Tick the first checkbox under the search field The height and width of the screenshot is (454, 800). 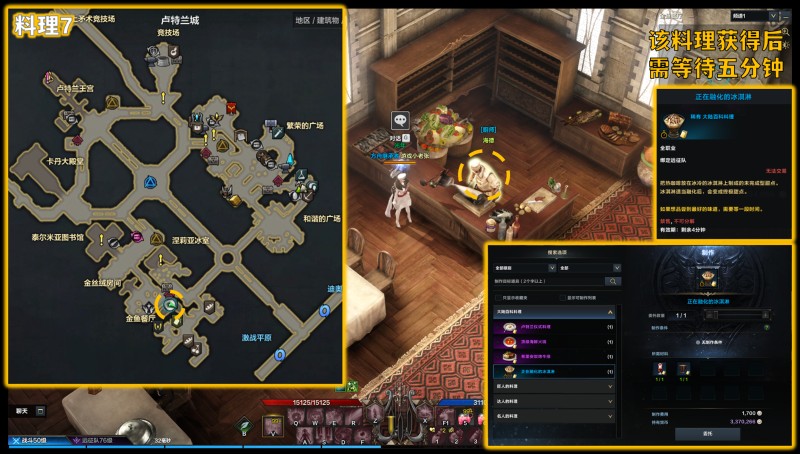click(498, 297)
